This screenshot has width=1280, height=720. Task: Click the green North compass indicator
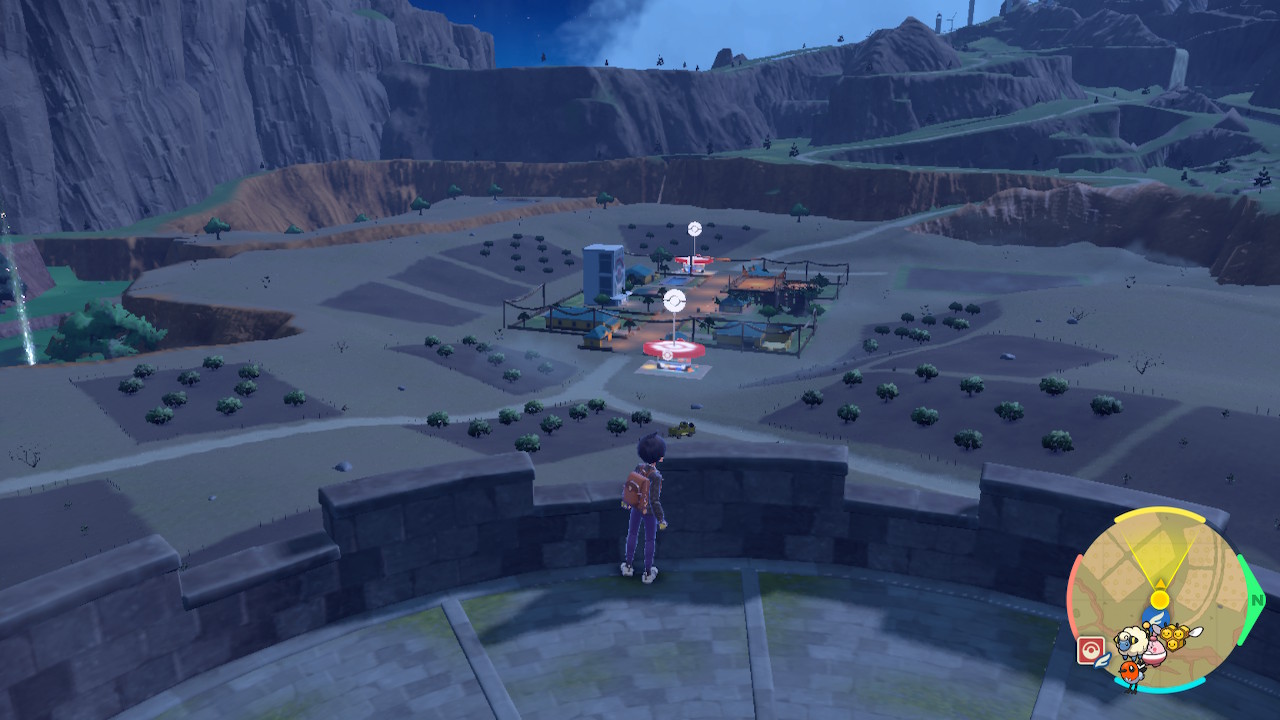[1256, 600]
